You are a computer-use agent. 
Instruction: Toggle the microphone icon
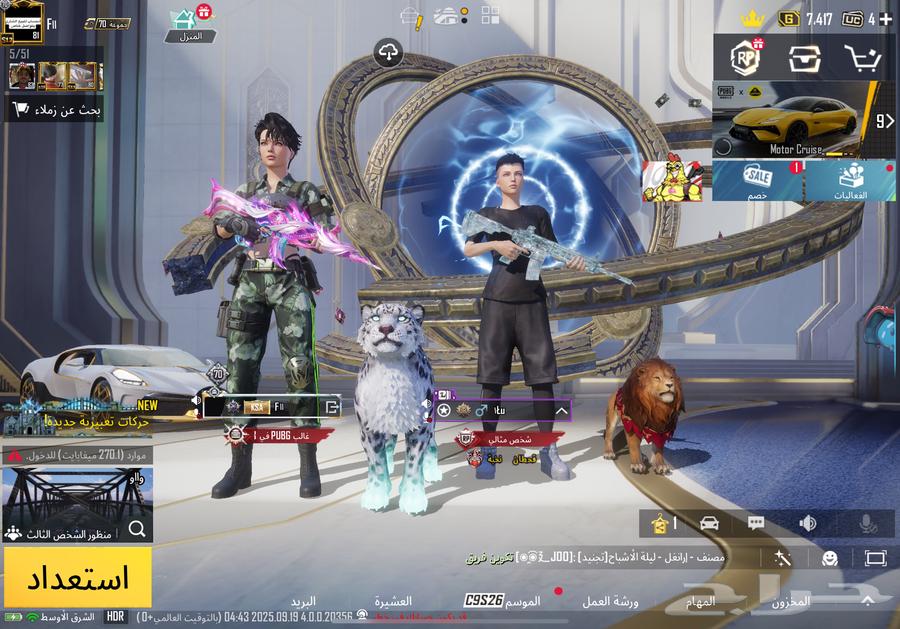[867, 523]
